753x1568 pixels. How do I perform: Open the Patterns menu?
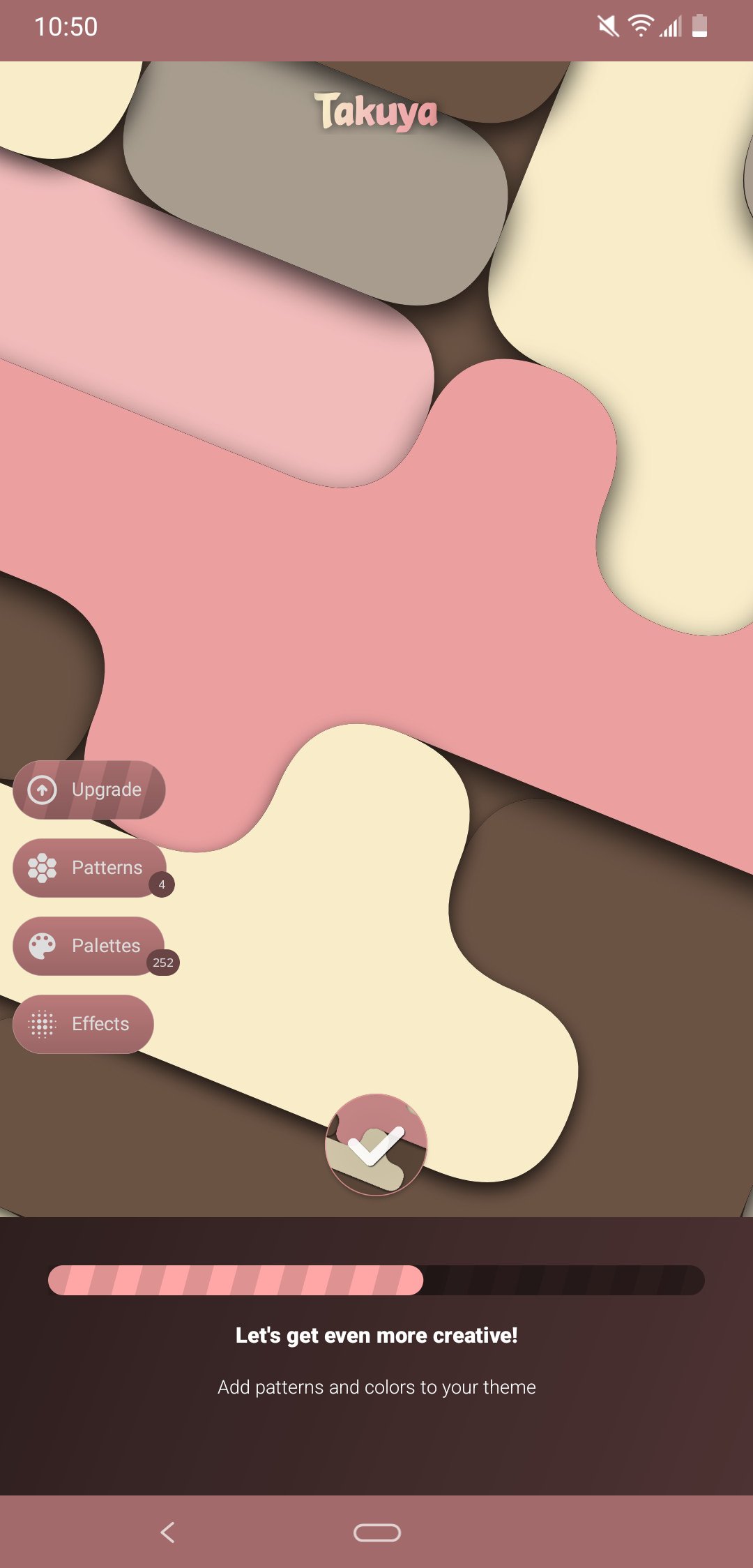[89, 868]
